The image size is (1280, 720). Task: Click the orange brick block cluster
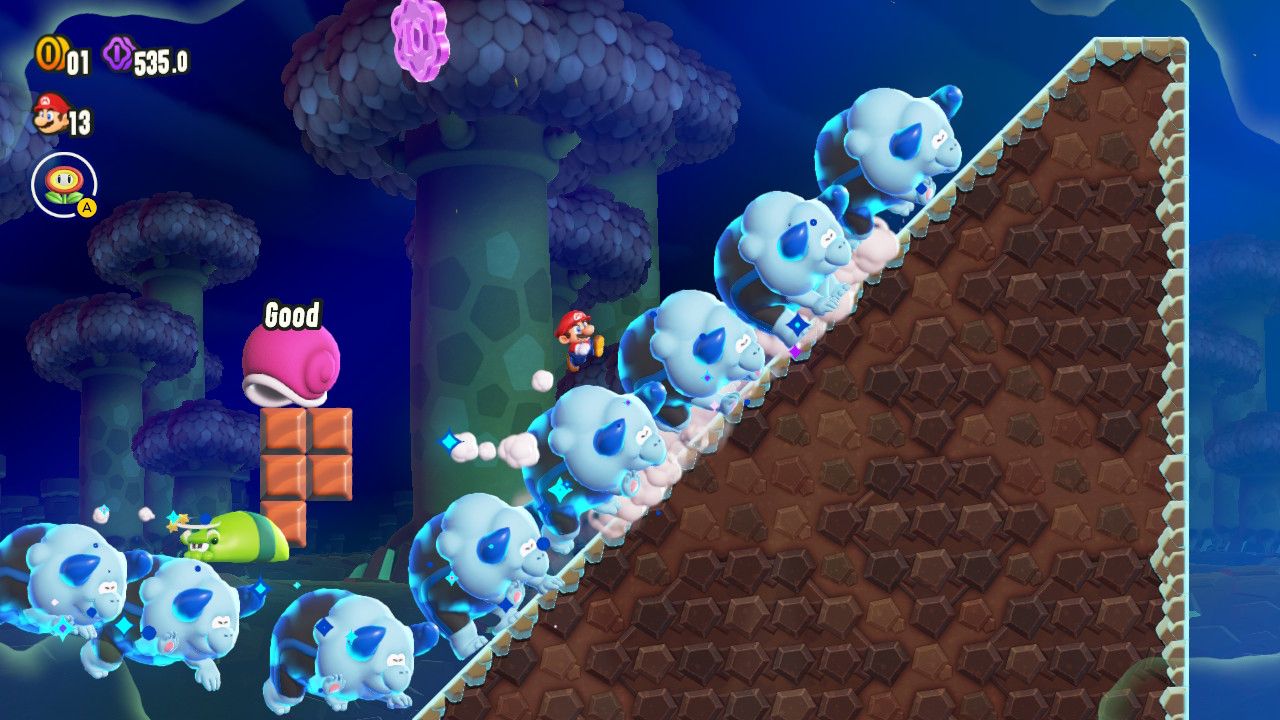[x=305, y=455]
